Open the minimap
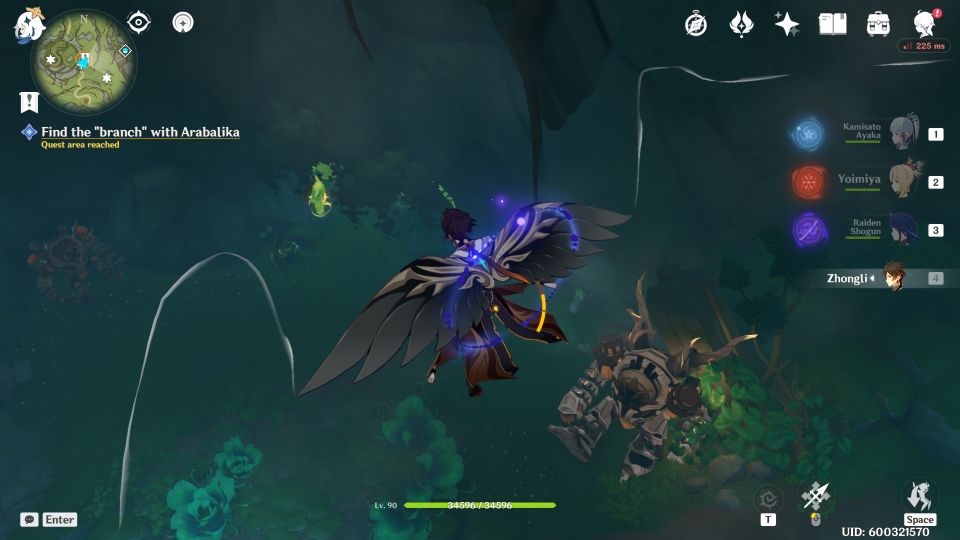Image resolution: width=960 pixels, height=540 pixels. coord(84,62)
